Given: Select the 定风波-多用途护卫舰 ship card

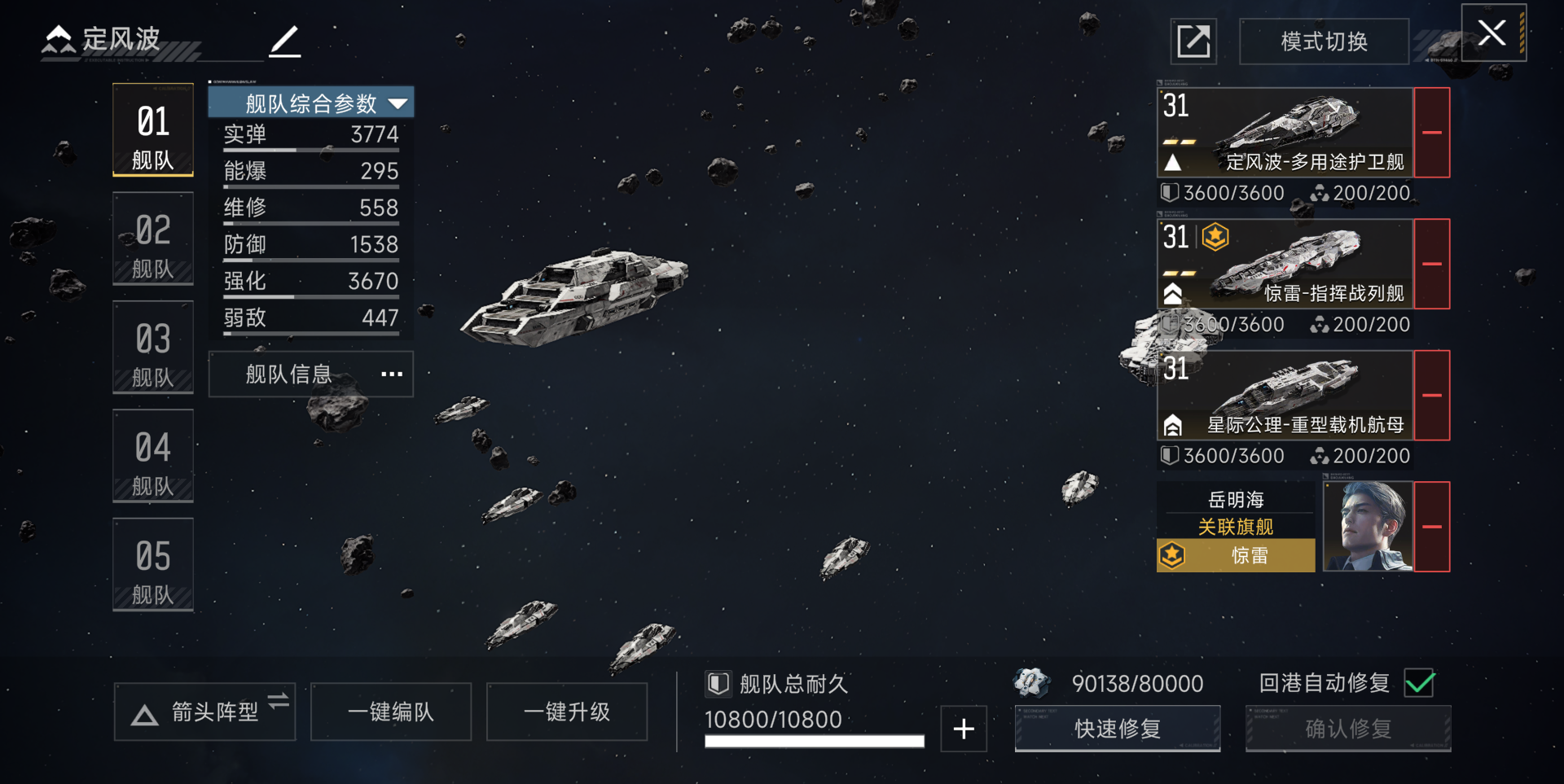Looking at the screenshot, I should [x=1285, y=133].
